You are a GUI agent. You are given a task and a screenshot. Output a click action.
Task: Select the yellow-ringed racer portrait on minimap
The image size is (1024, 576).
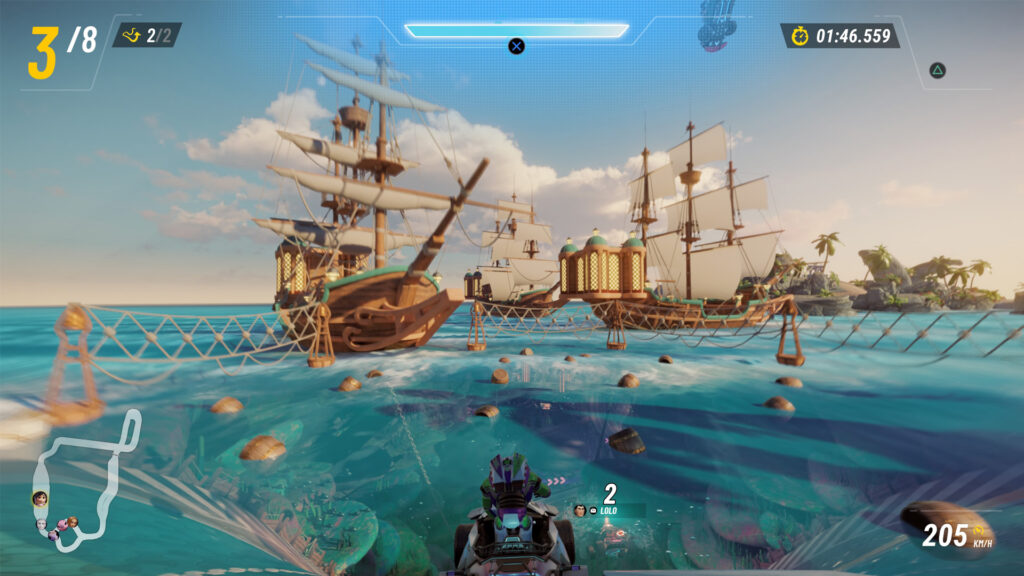pyautogui.click(x=40, y=498)
